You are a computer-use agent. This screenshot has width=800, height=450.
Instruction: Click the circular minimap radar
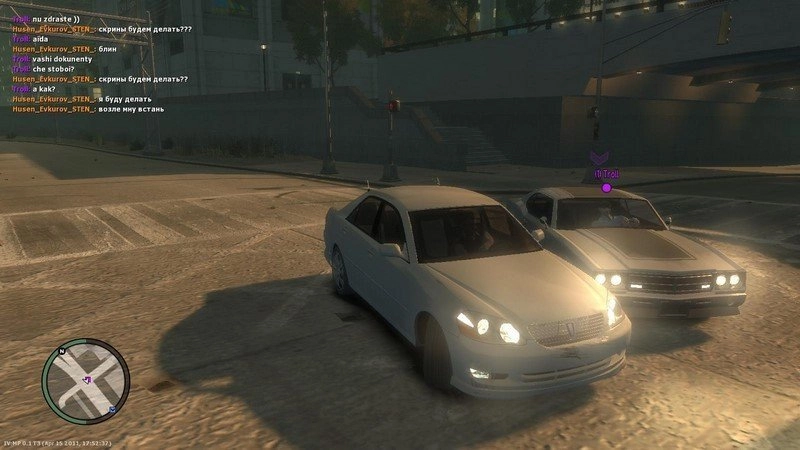pos(86,381)
